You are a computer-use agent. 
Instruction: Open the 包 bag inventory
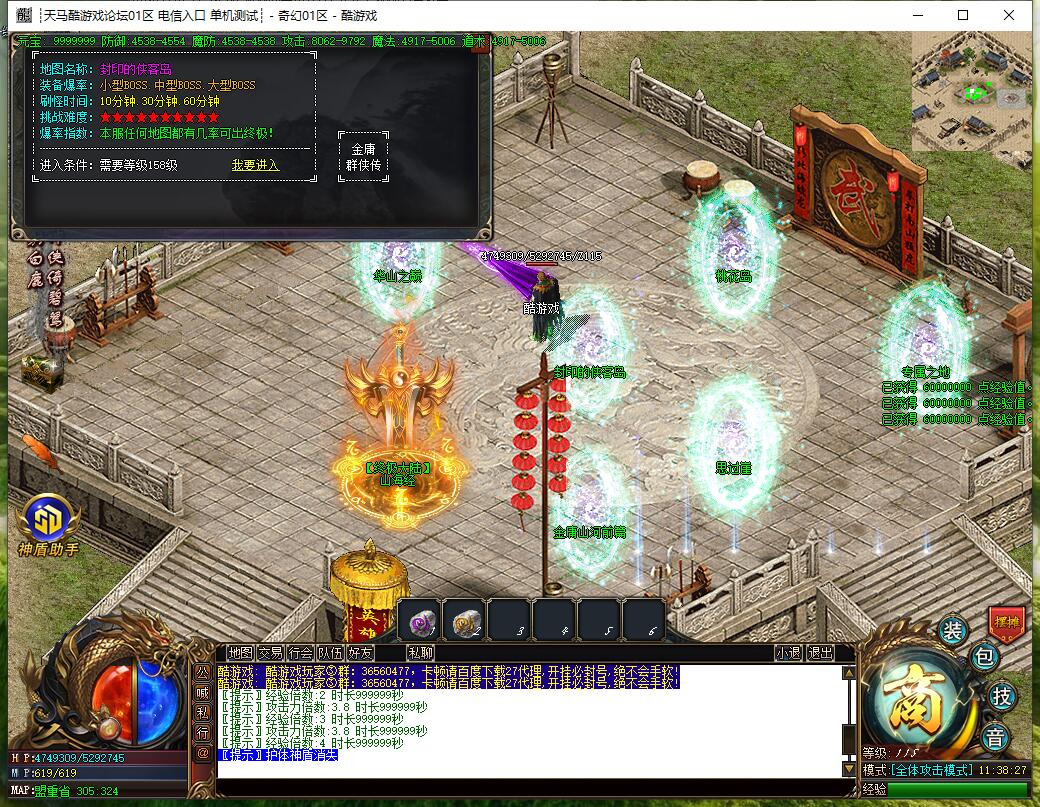tap(984, 657)
